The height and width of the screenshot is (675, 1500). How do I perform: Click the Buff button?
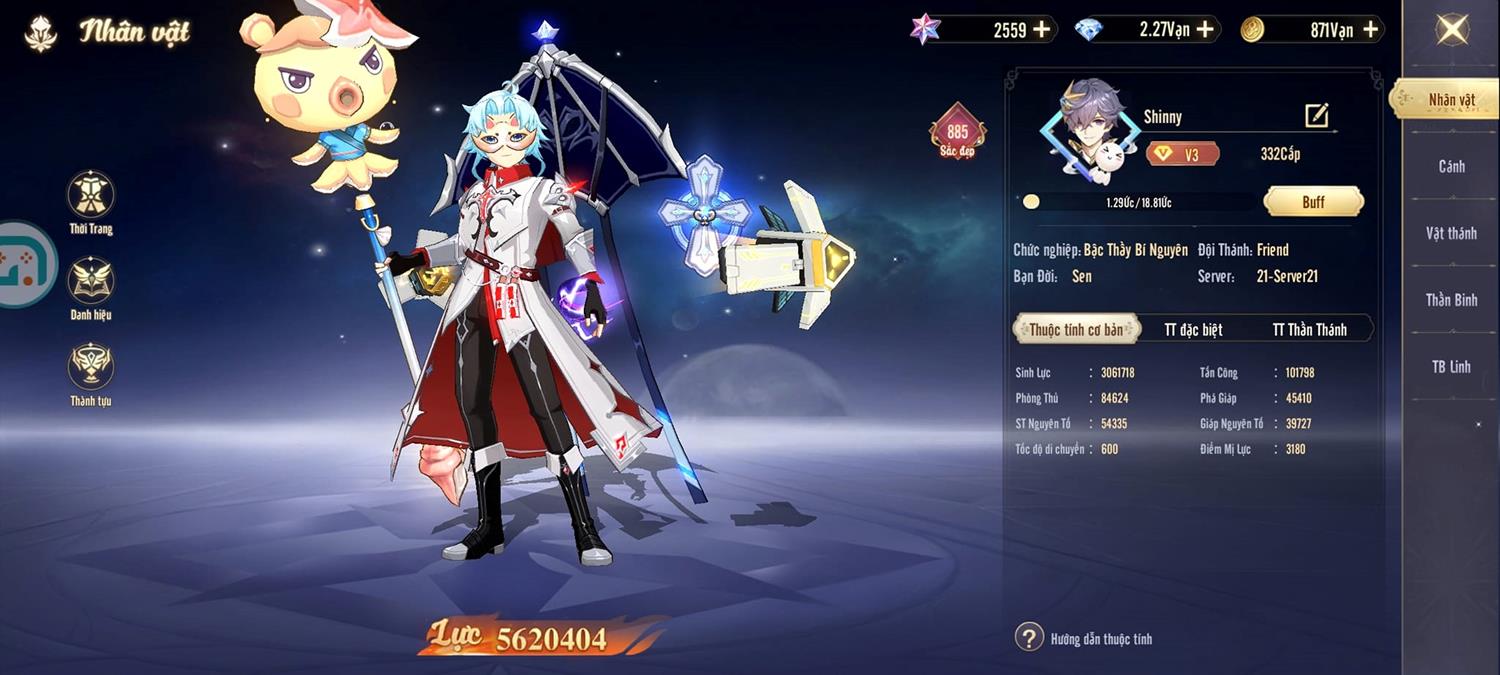(x=1313, y=202)
